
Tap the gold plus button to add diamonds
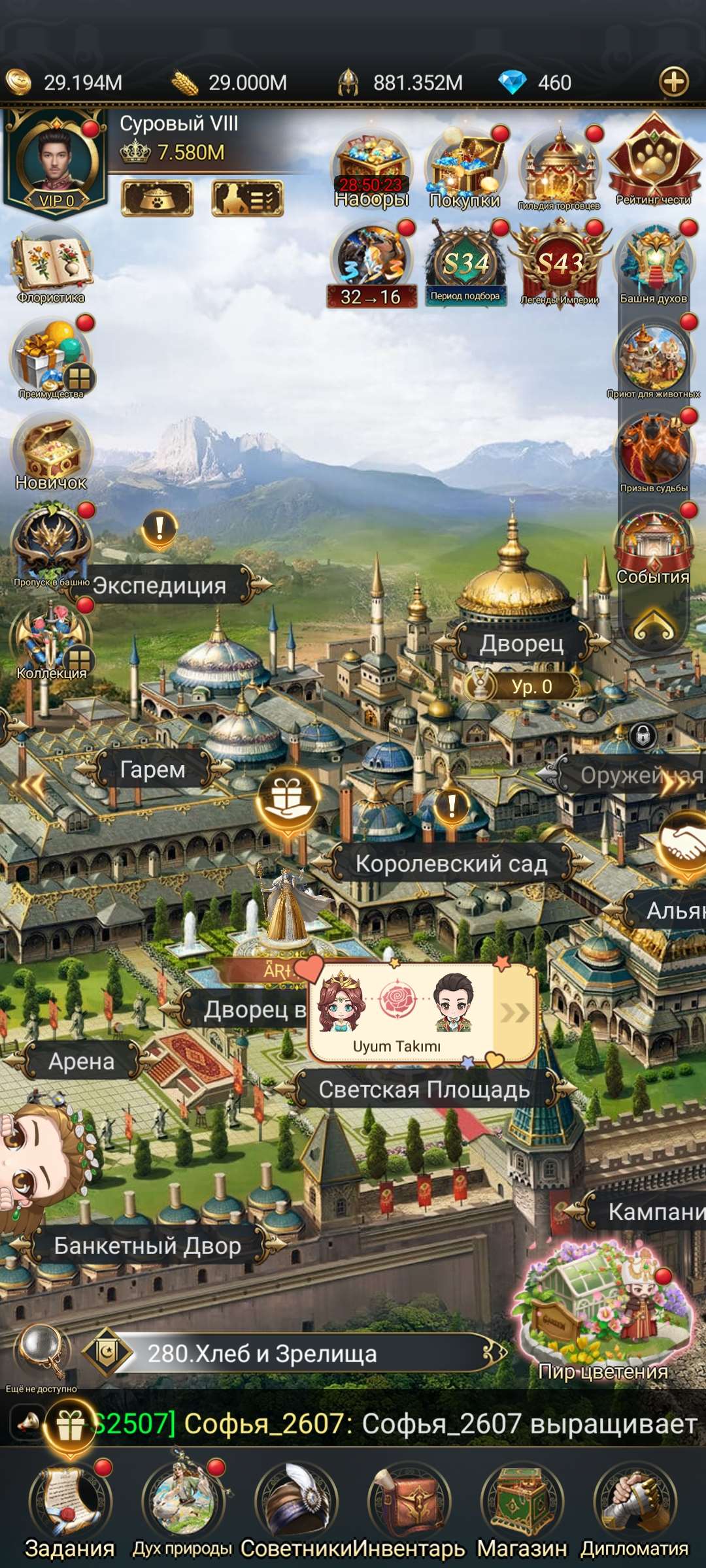click(674, 82)
